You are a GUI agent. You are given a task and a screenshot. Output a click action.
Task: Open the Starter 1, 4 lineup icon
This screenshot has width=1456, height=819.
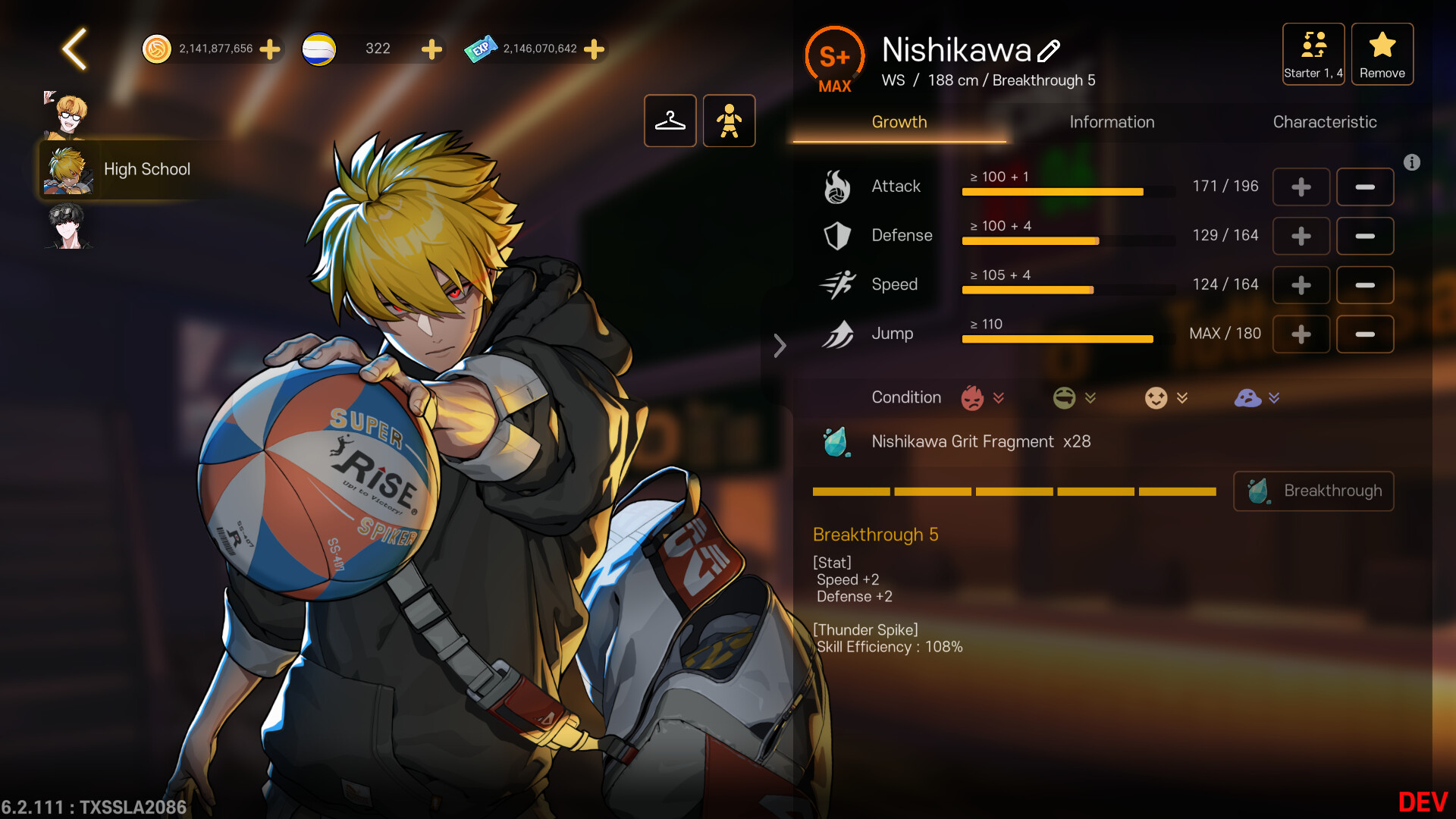click(1313, 53)
